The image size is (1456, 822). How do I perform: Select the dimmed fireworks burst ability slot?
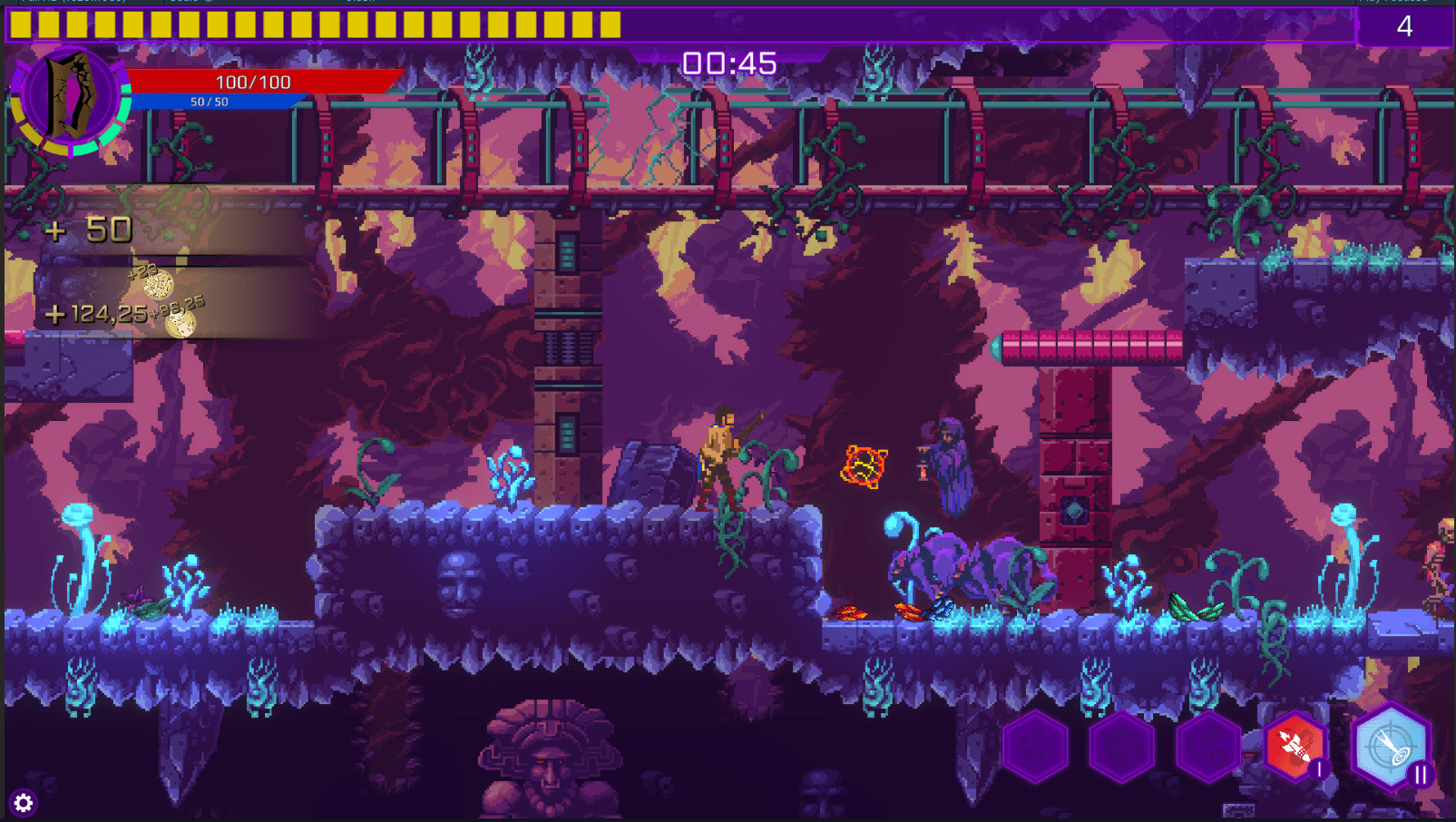(x=1035, y=748)
